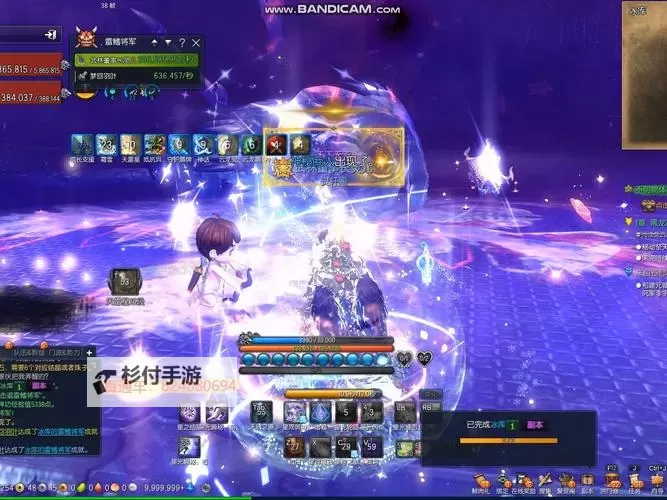This screenshot has height=500, width=667.
Task: Activate the Tab hotkey skill slot
Action: tap(261, 412)
